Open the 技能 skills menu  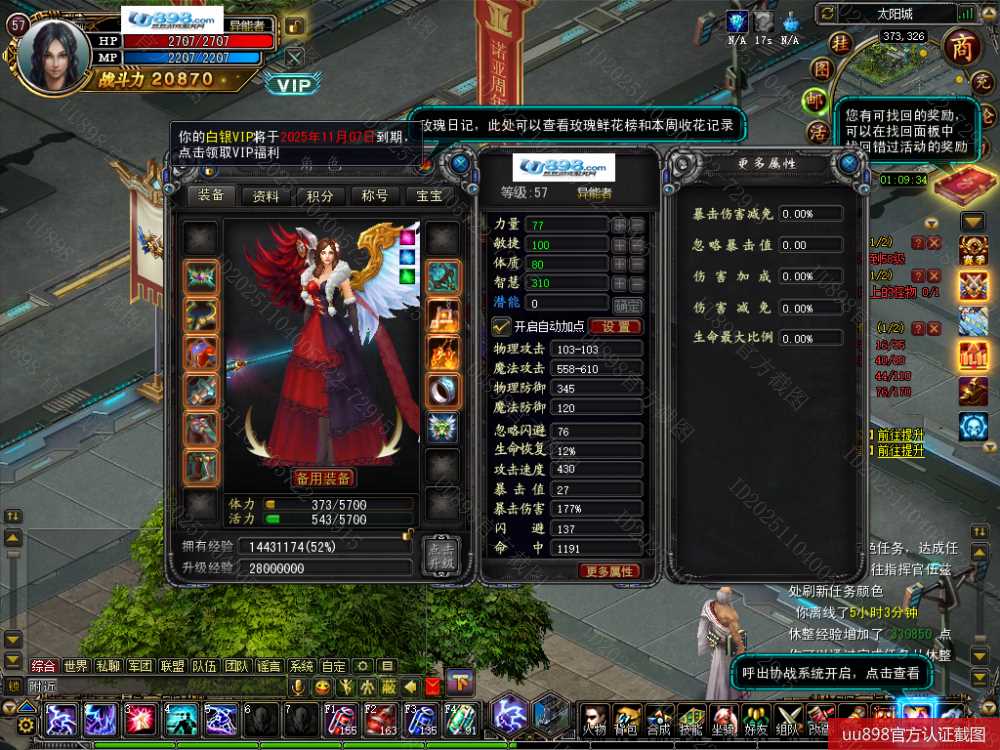[x=691, y=717]
